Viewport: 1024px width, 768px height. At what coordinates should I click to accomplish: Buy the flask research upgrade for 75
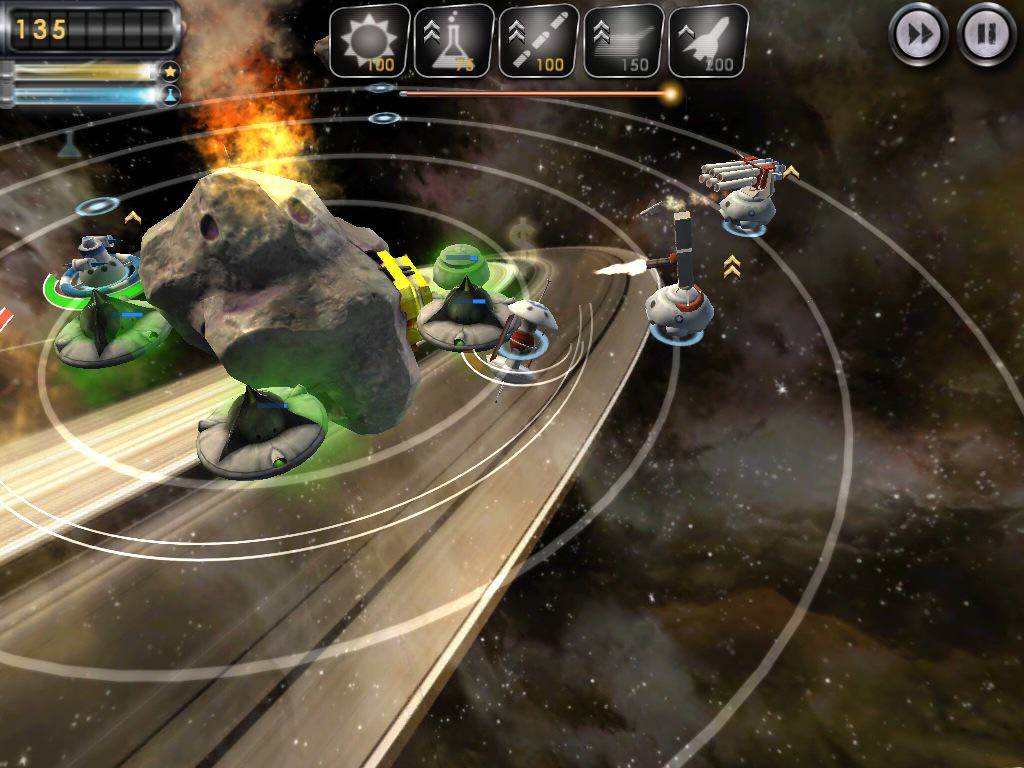point(454,41)
